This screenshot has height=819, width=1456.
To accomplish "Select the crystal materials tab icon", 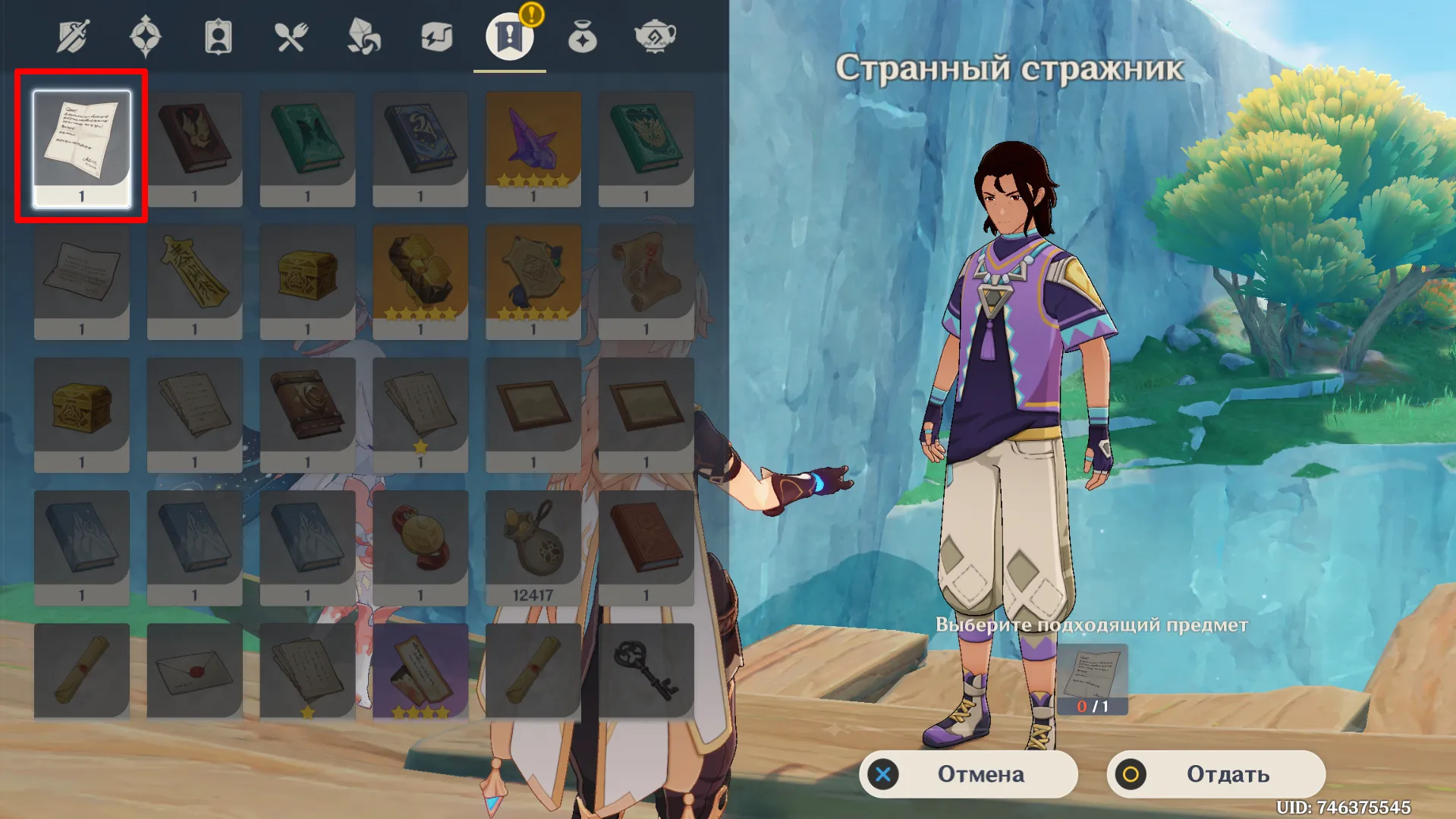I will [x=361, y=34].
